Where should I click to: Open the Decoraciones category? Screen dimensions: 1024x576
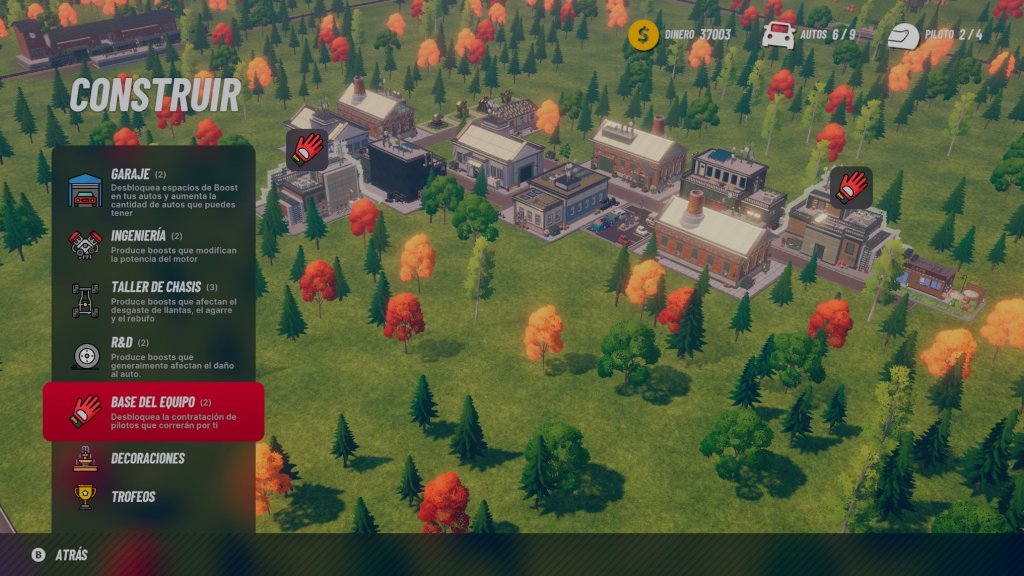[x=147, y=459]
